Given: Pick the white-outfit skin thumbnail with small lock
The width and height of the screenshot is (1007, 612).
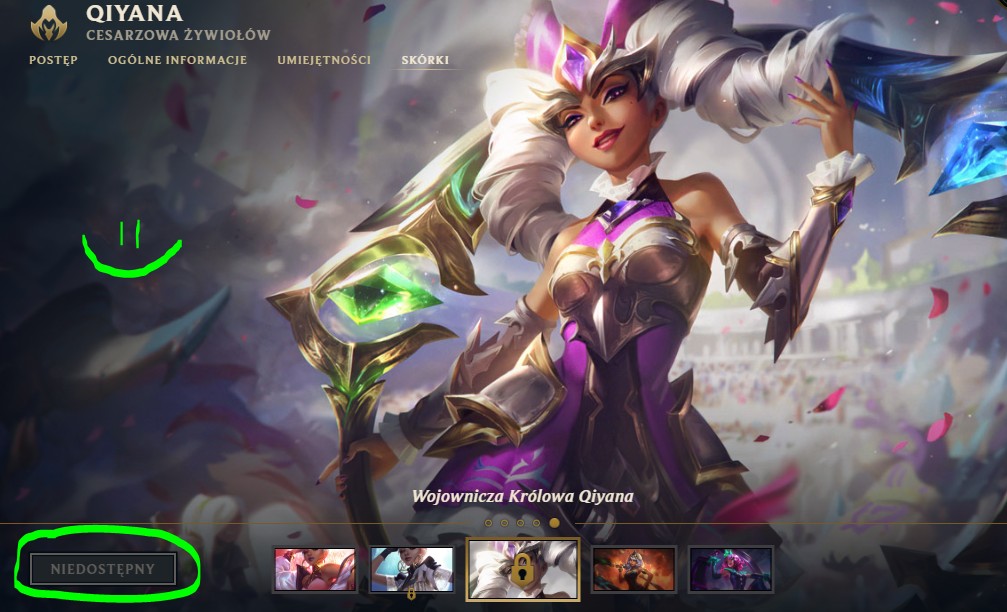Looking at the screenshot, I should 412,569.
